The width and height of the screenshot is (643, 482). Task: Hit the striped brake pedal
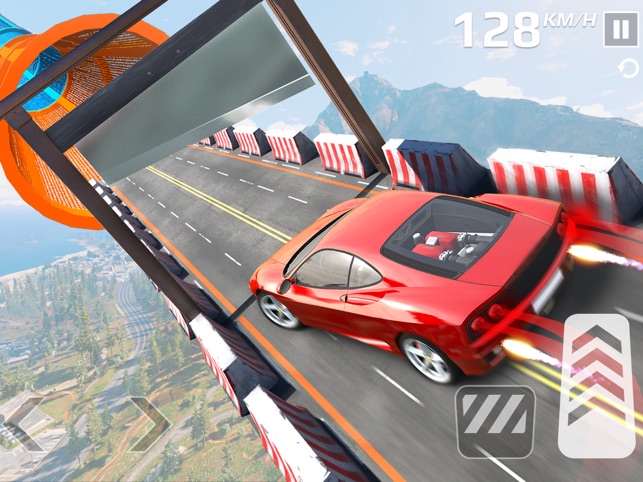pyautogui.click(x=494, y=421)
